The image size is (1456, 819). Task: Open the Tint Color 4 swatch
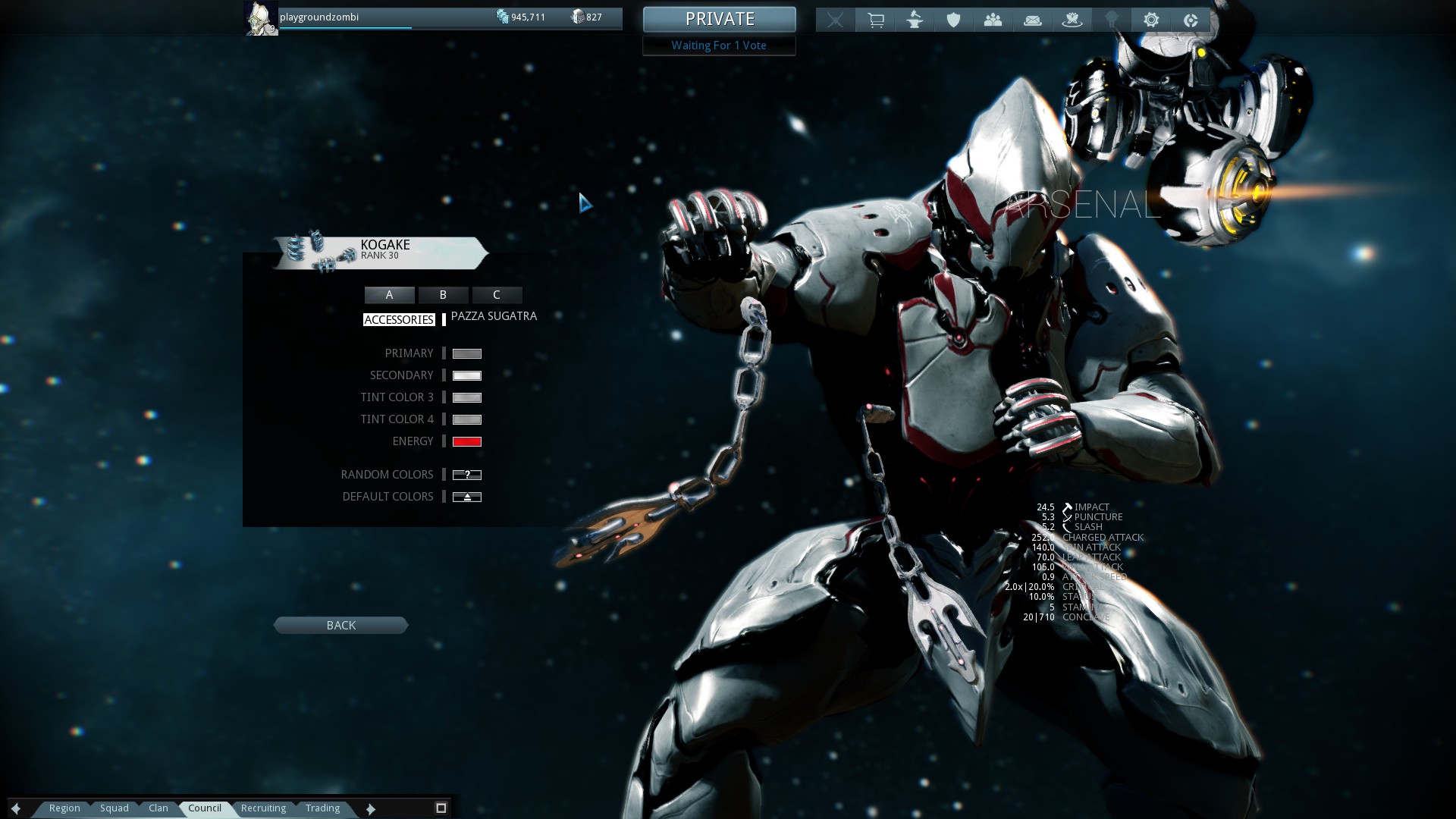click(466, 419)
